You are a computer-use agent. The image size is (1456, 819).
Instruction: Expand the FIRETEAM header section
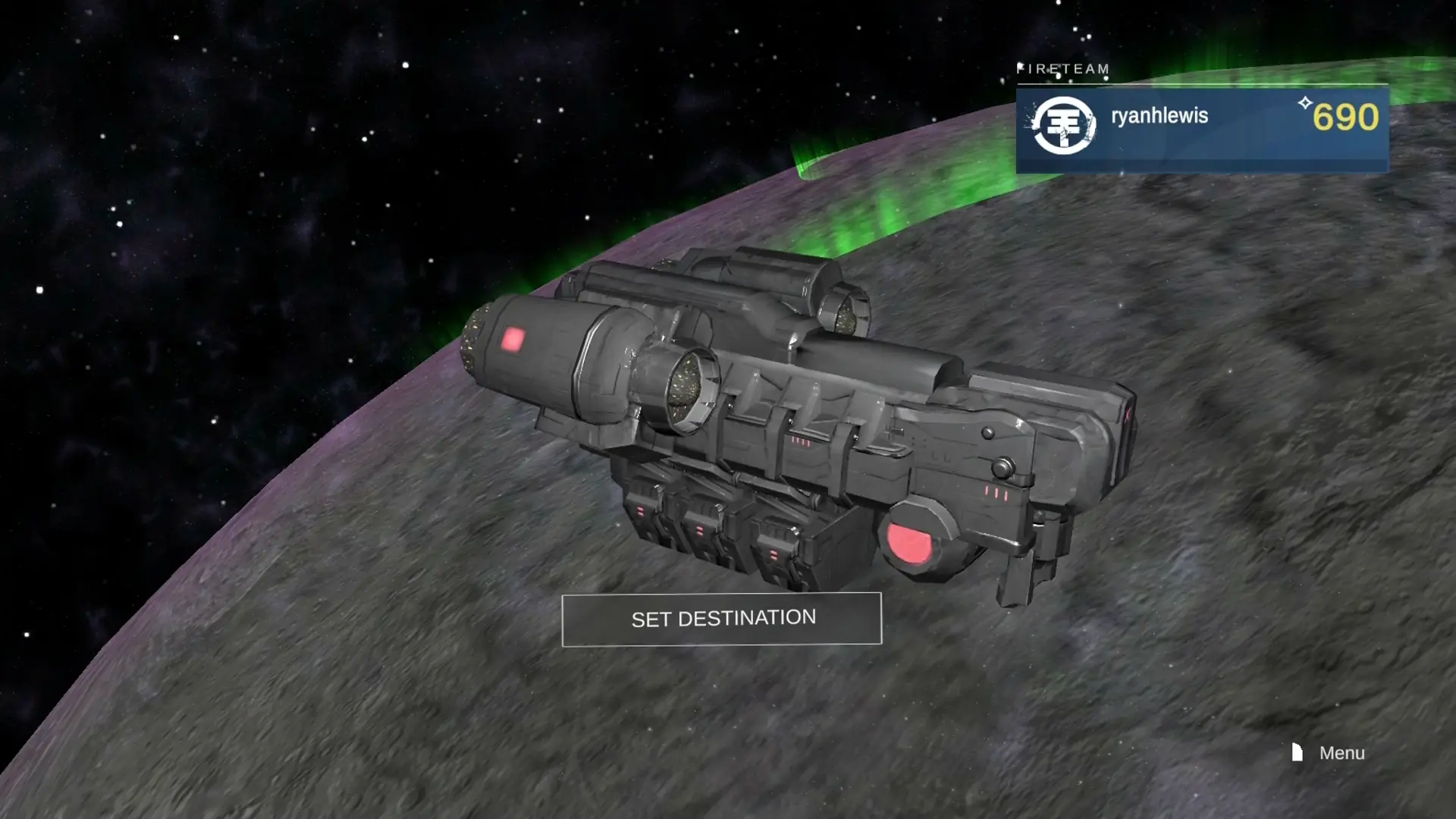[x=1064, y=68]
